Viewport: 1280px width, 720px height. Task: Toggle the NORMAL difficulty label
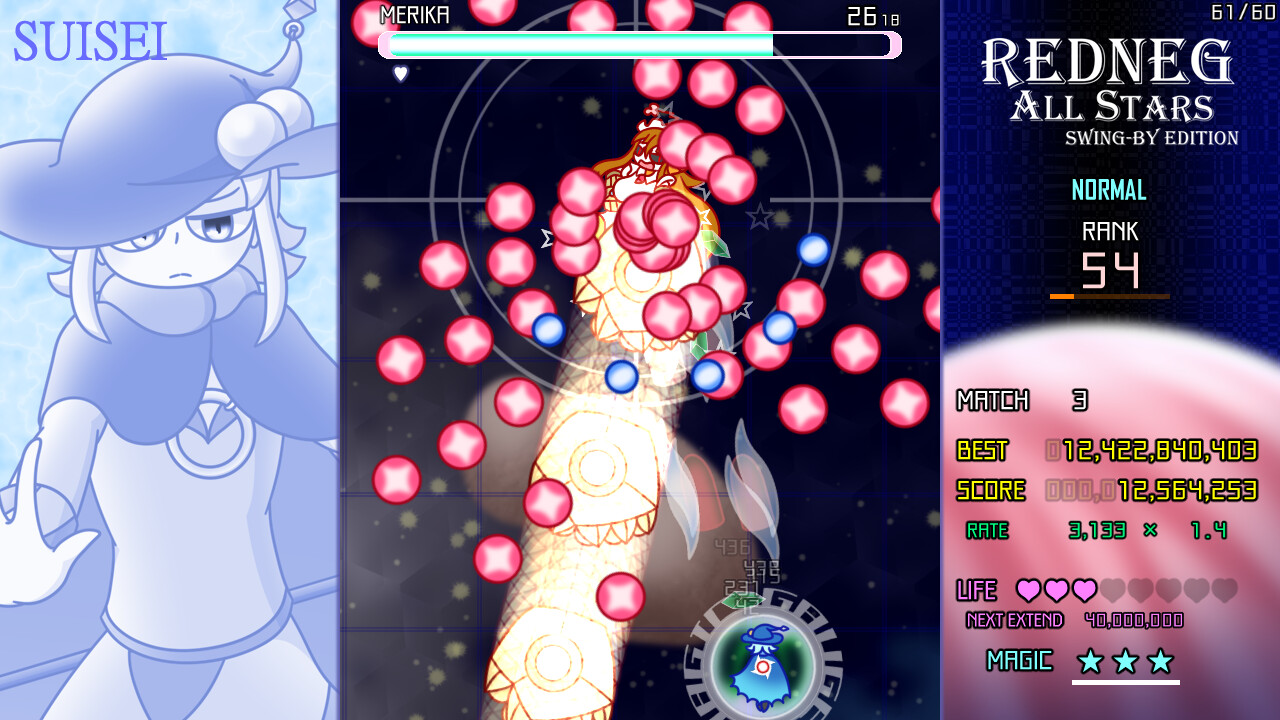click(x=1108, y=190)
